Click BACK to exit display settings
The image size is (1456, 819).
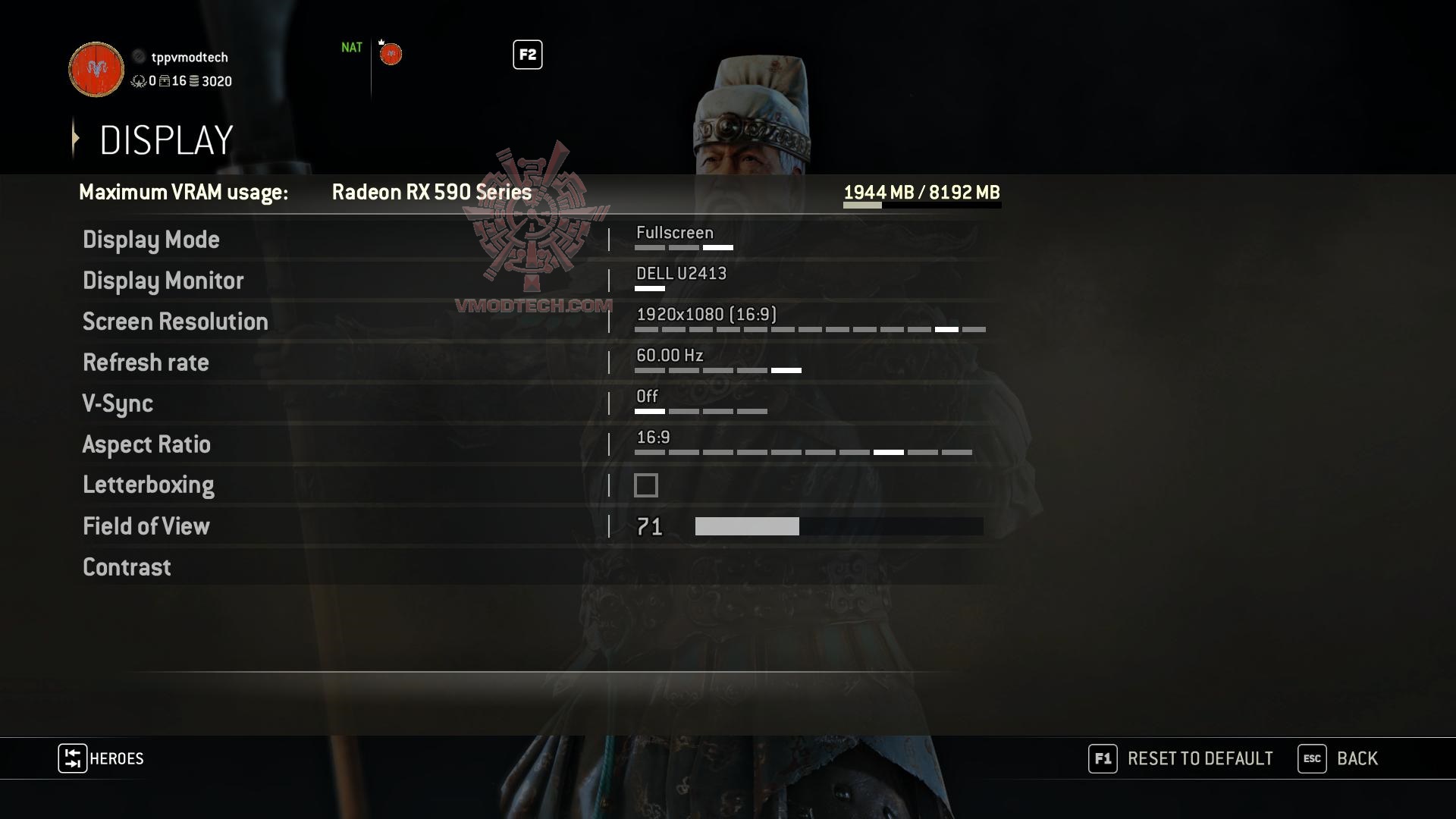1357,758
